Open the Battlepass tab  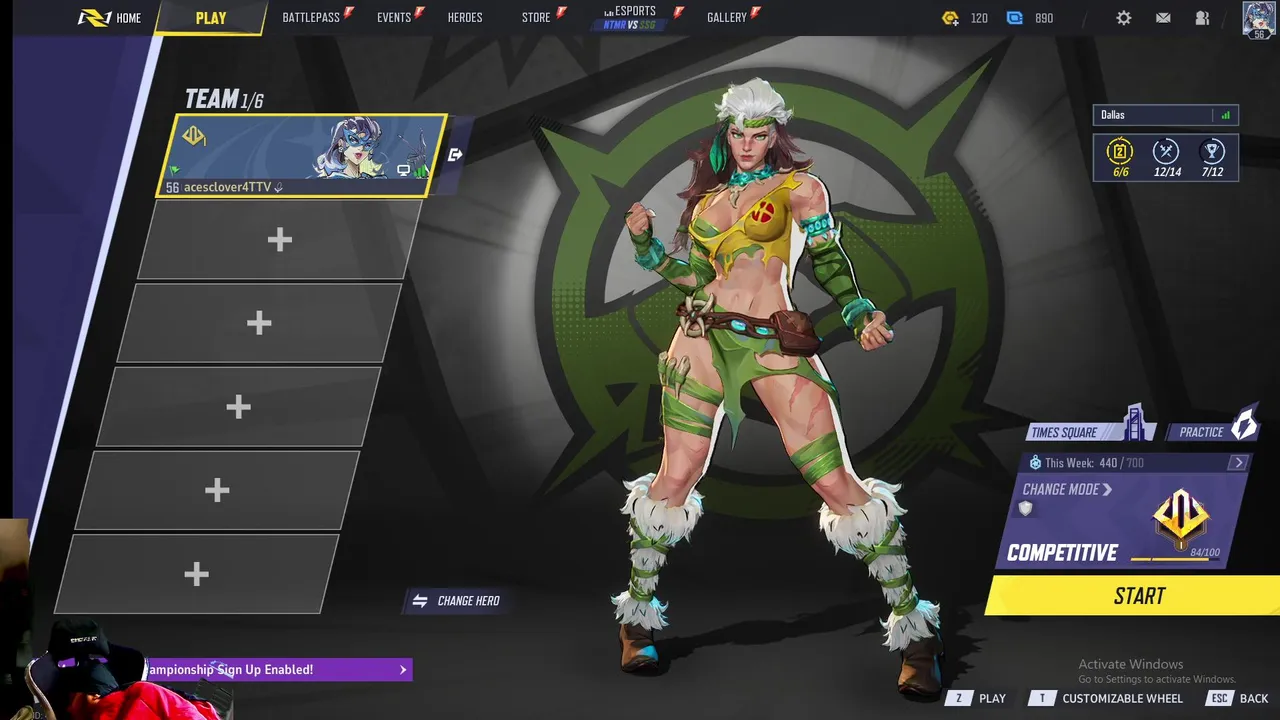[312, 18]
